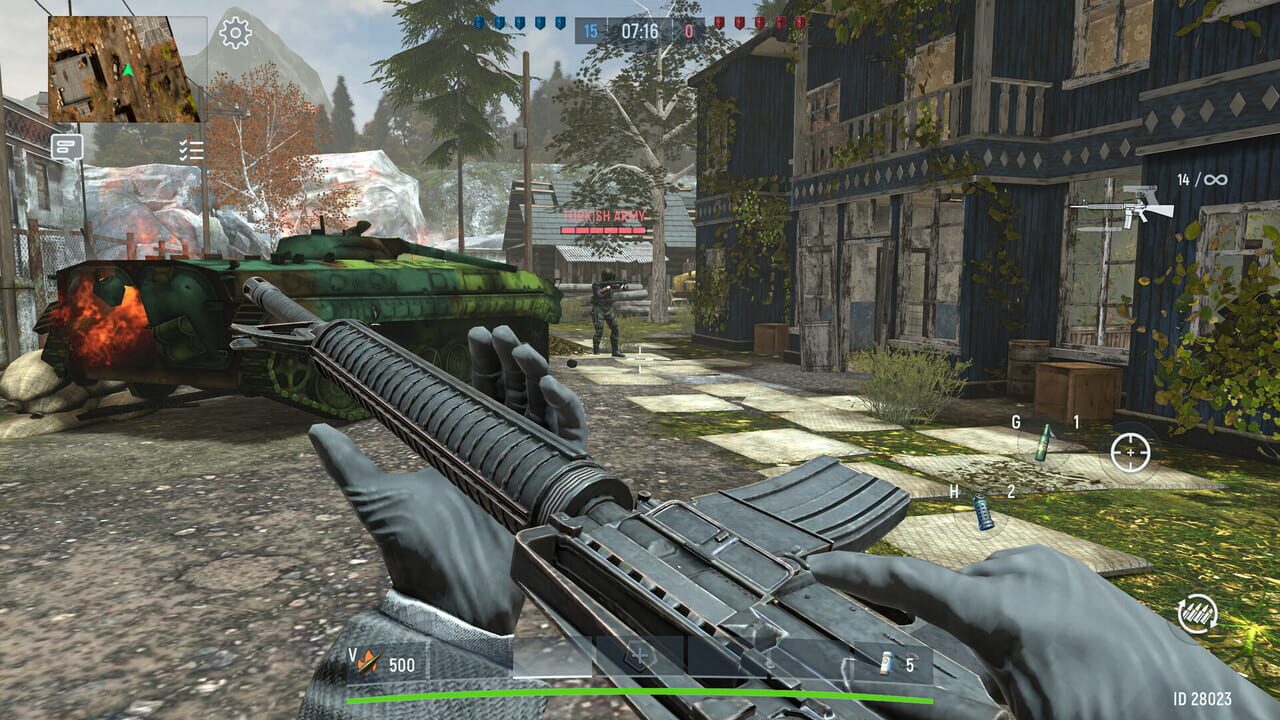Open the settings gear icon
1280x720 pixels.
[x=235, y=33]
